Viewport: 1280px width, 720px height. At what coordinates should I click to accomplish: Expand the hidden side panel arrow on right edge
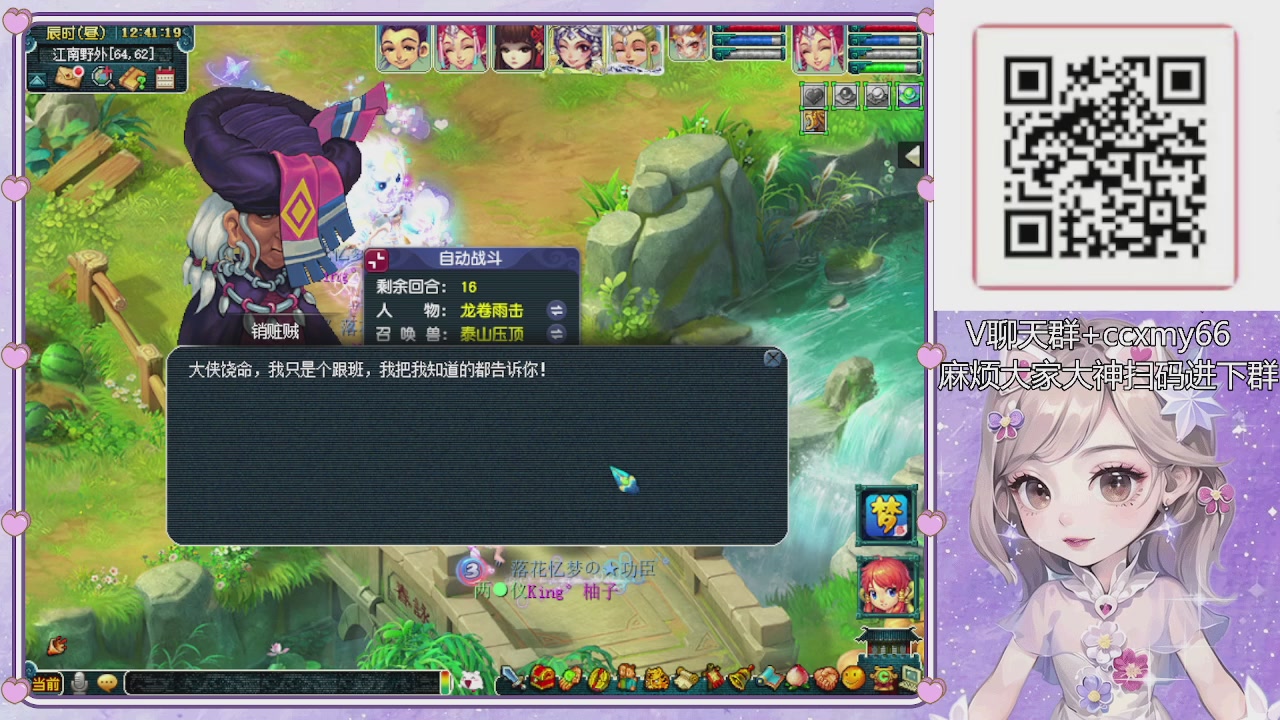tap(910, 156)
